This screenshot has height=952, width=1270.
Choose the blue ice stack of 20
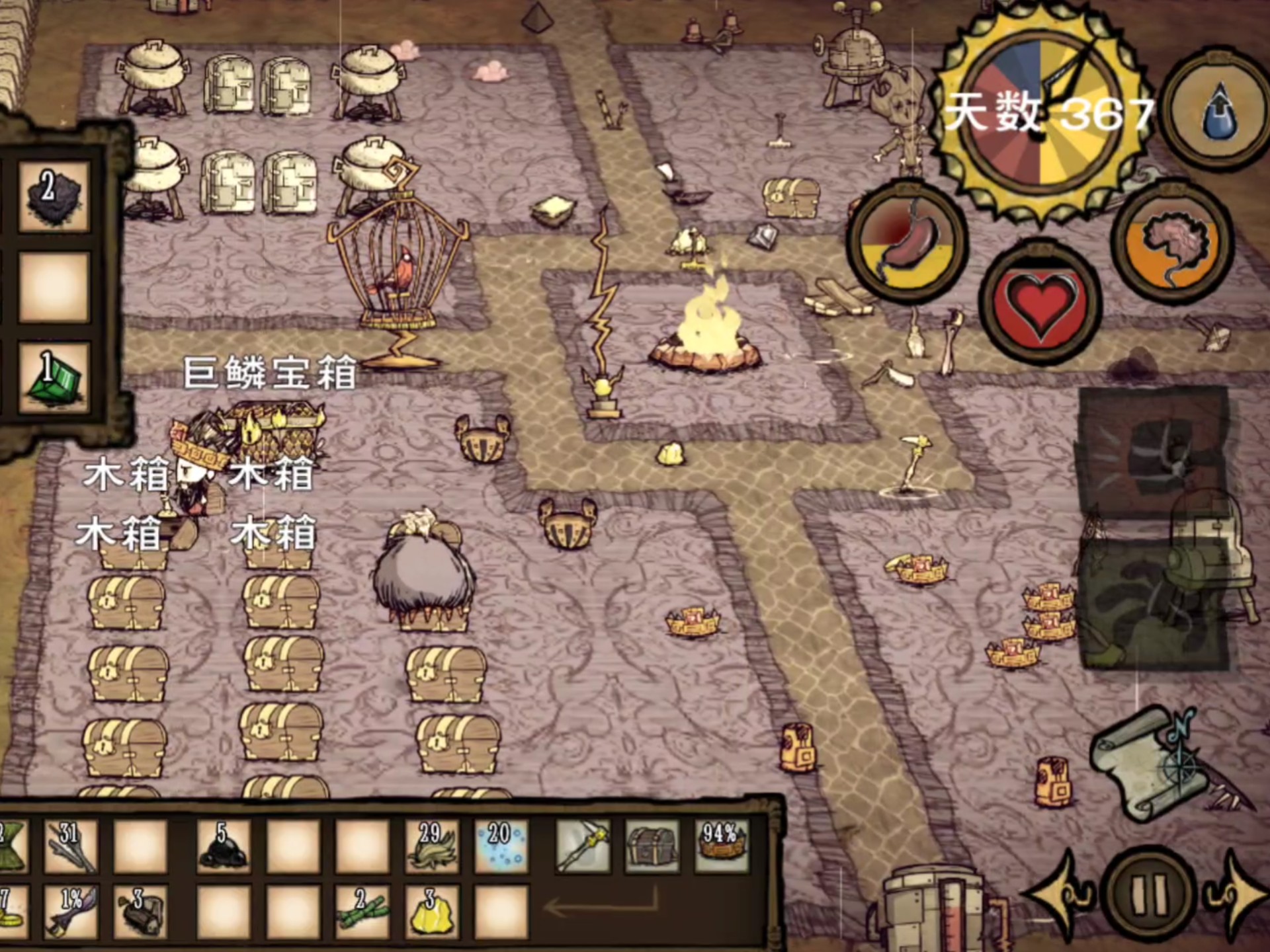tap(501, 847)
